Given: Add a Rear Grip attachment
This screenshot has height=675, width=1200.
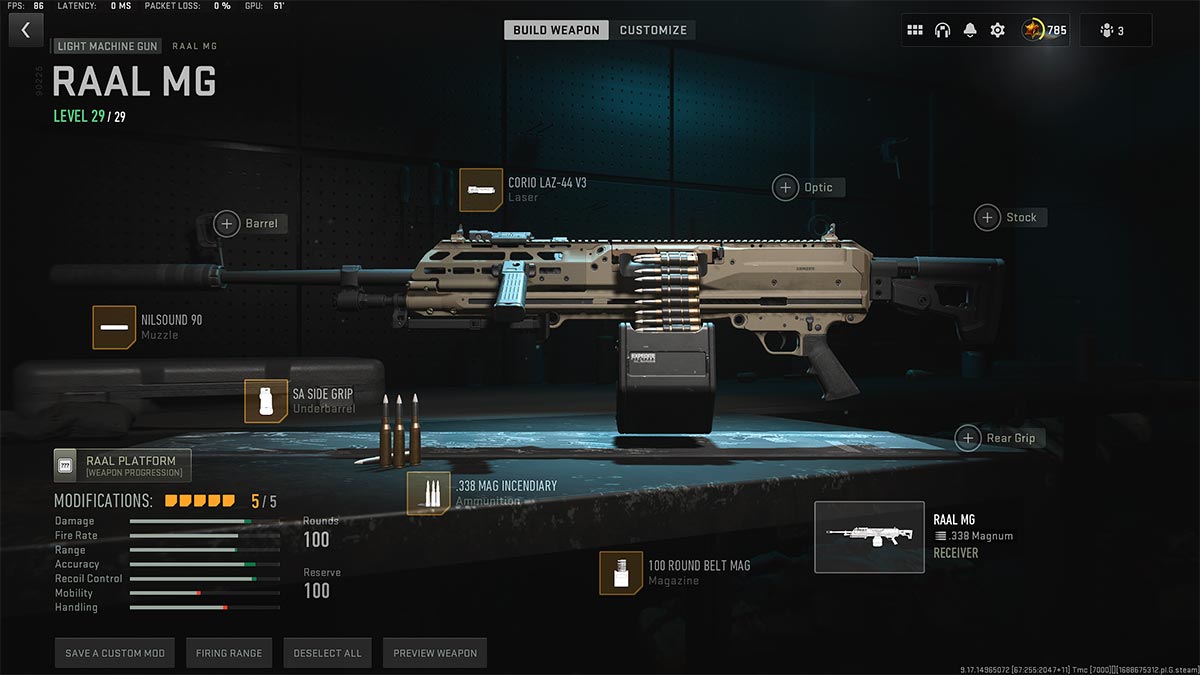Looking at the screenshot, I should coord(968,438).
